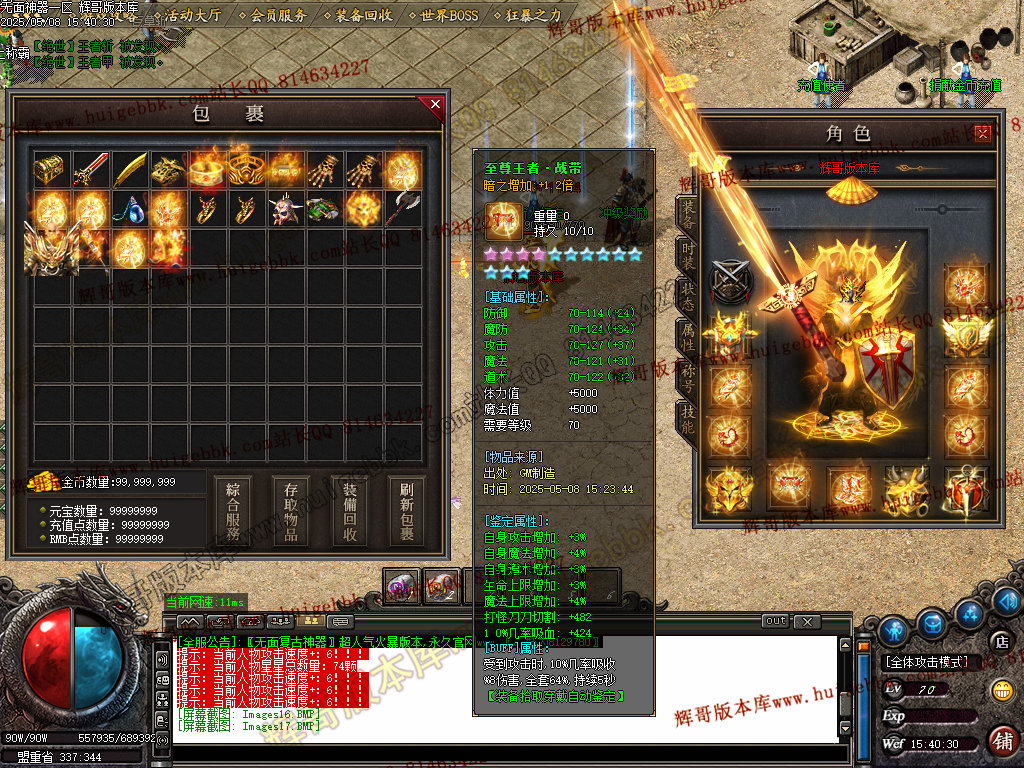Close the 包裹 inventory window
The image size is (1024, 768).
click(435, 103)
